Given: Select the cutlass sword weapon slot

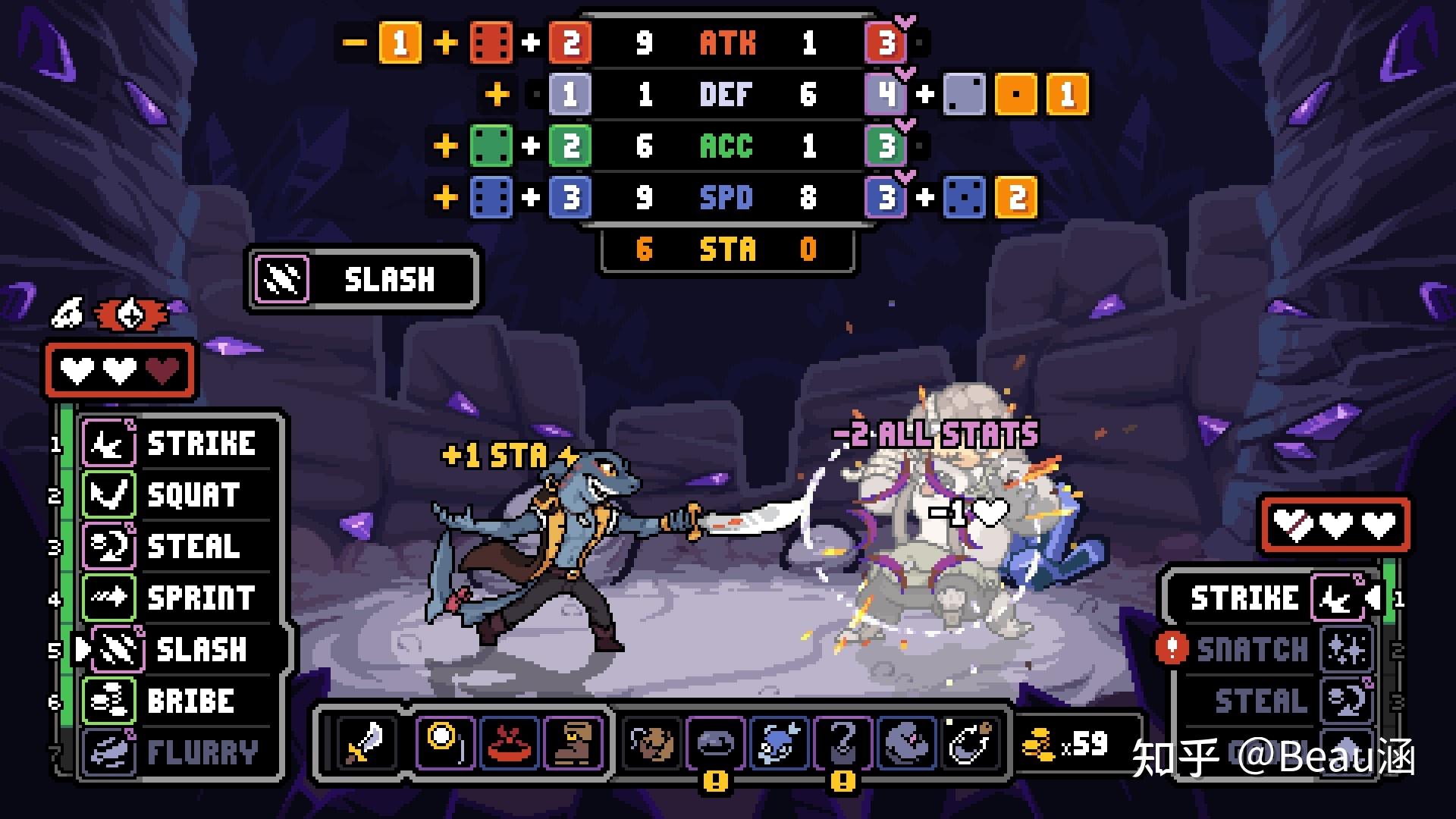Looking at the screenshot, I should click(366, 741).
